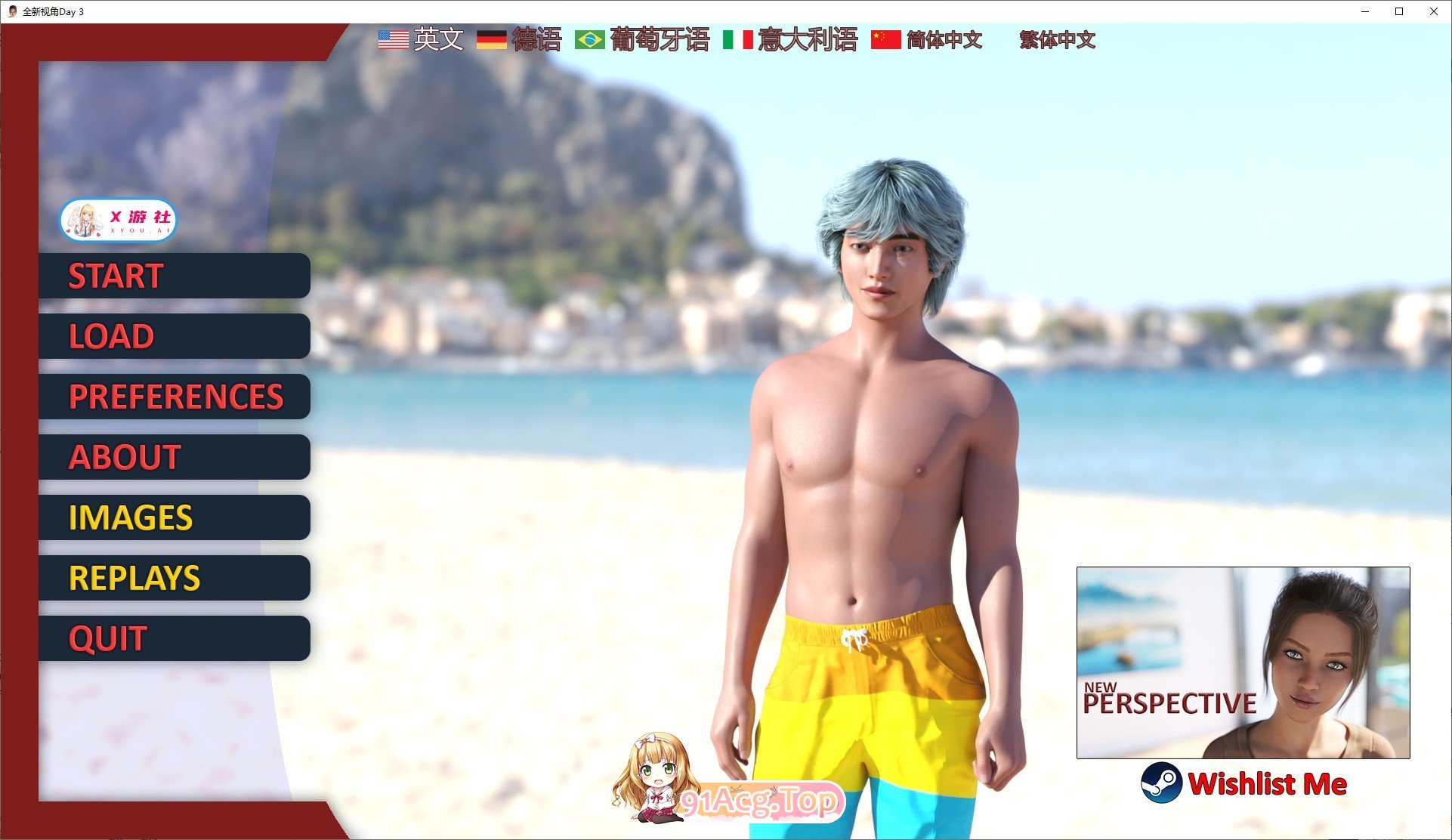1452x840 pixels.
Task: Select 繁体中文 language option
Action: click(1058, 40)
